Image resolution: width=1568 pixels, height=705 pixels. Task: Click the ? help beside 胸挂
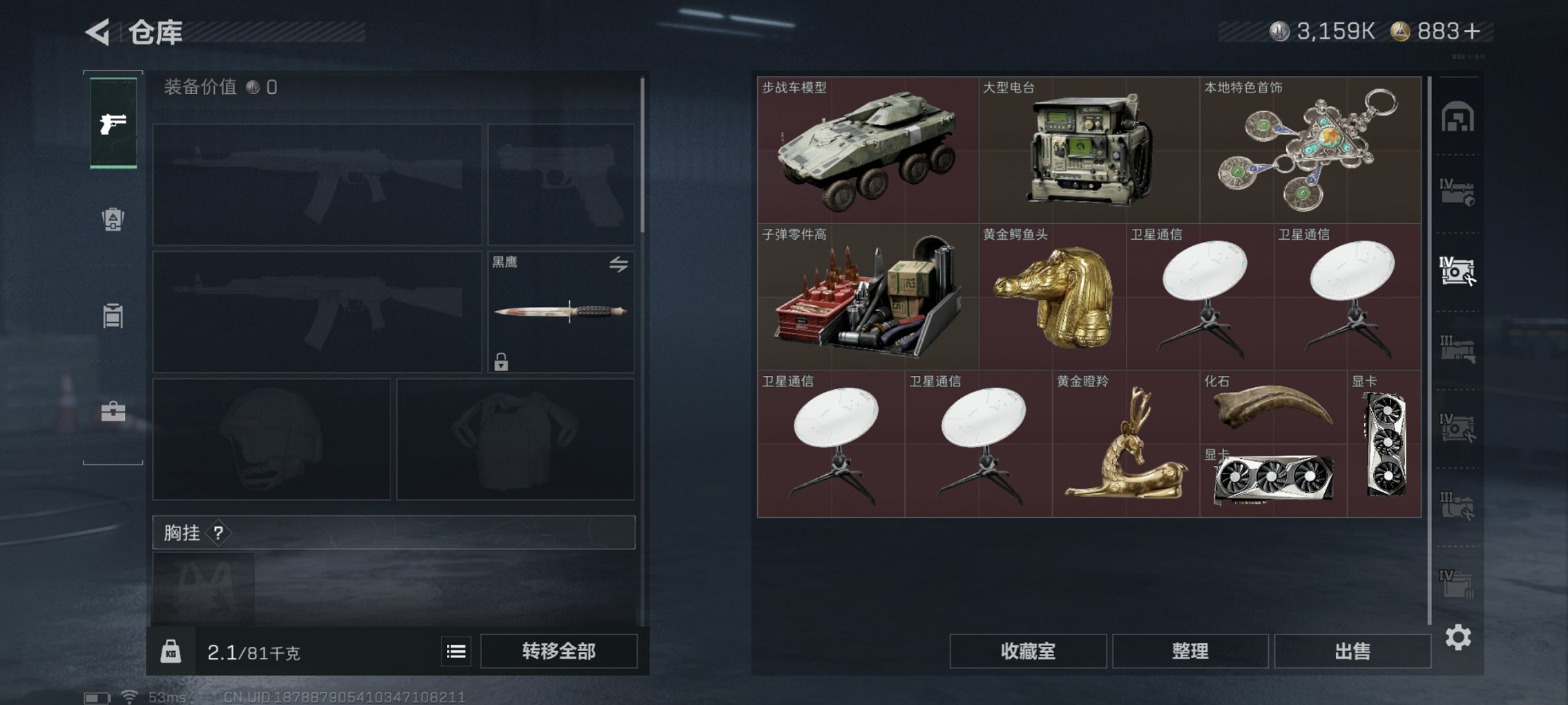point(218,533)
